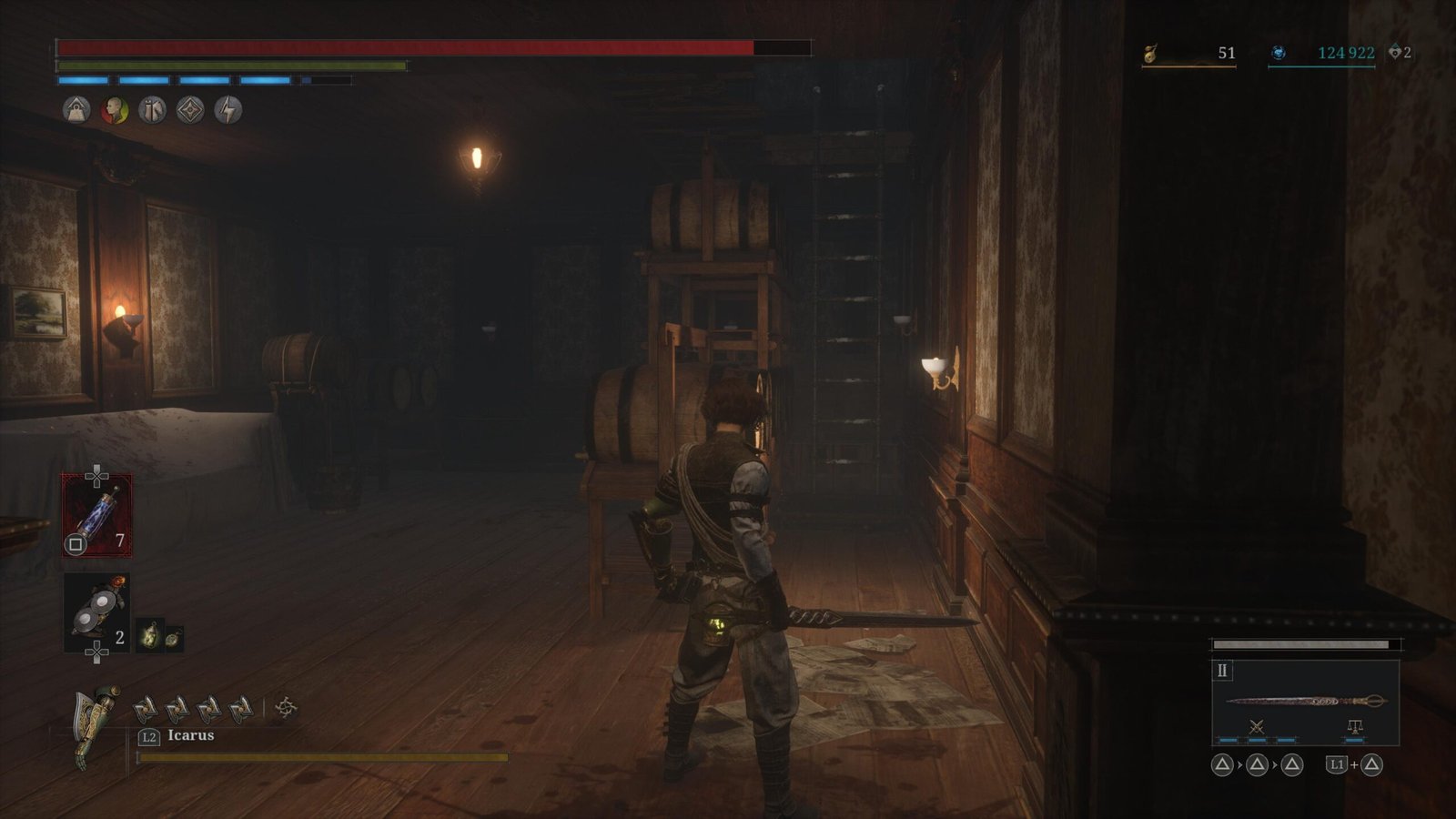Select the Icarus Legion Arm icon

(x=96, y=724)
